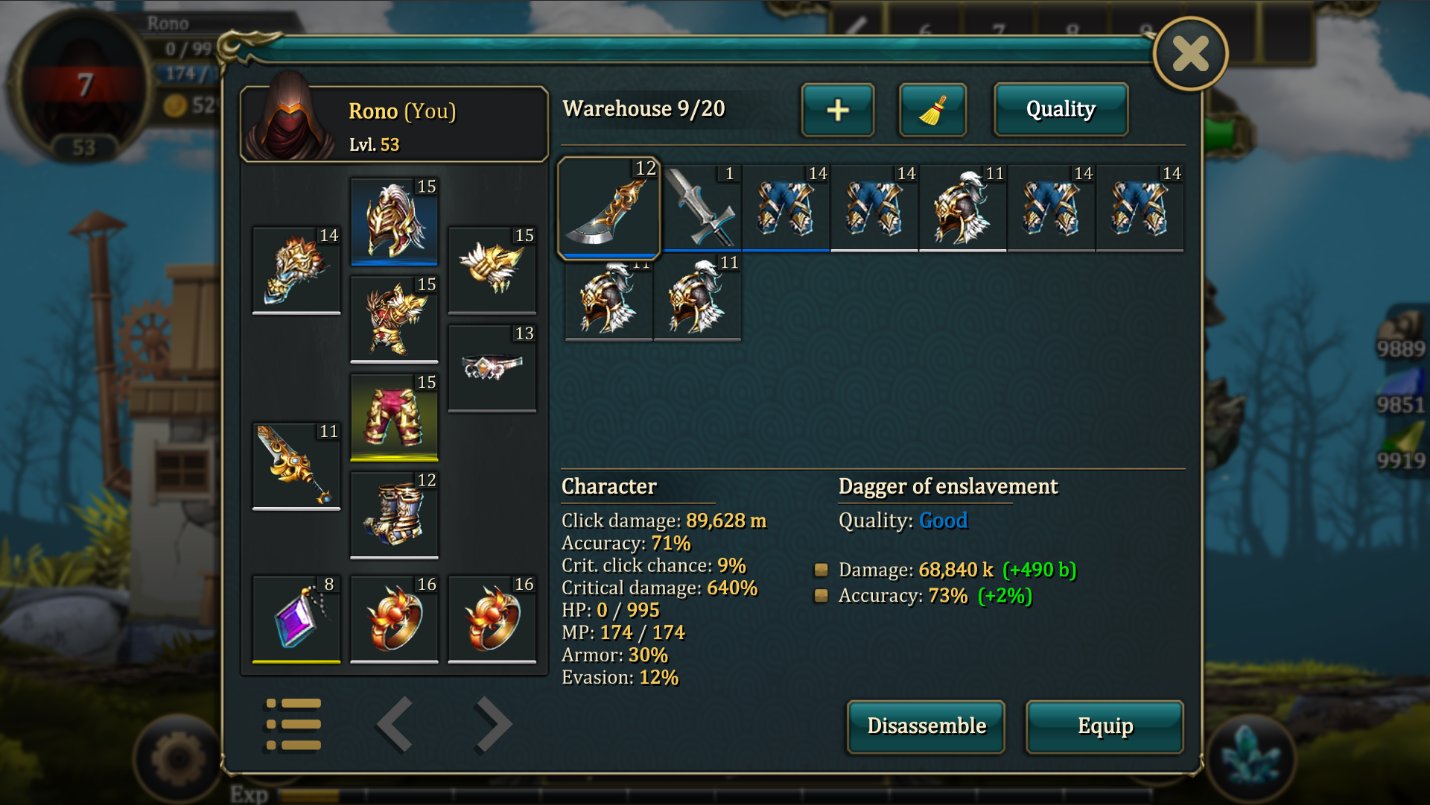Click the broom sort button
Image resolution: width=1430 pixels, height=805 pixels.
(x=932, y=110)
